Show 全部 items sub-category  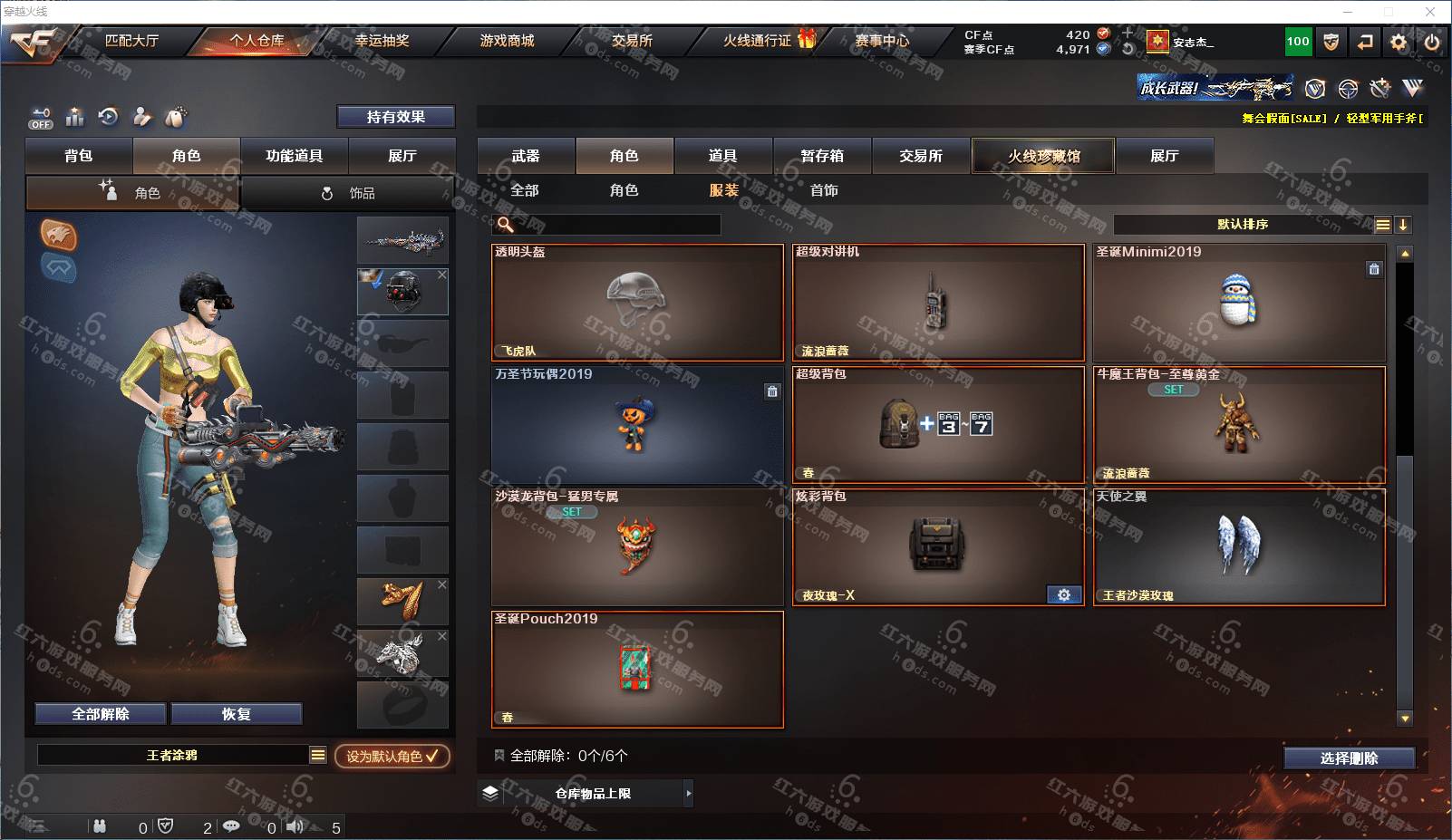point(525,190)
